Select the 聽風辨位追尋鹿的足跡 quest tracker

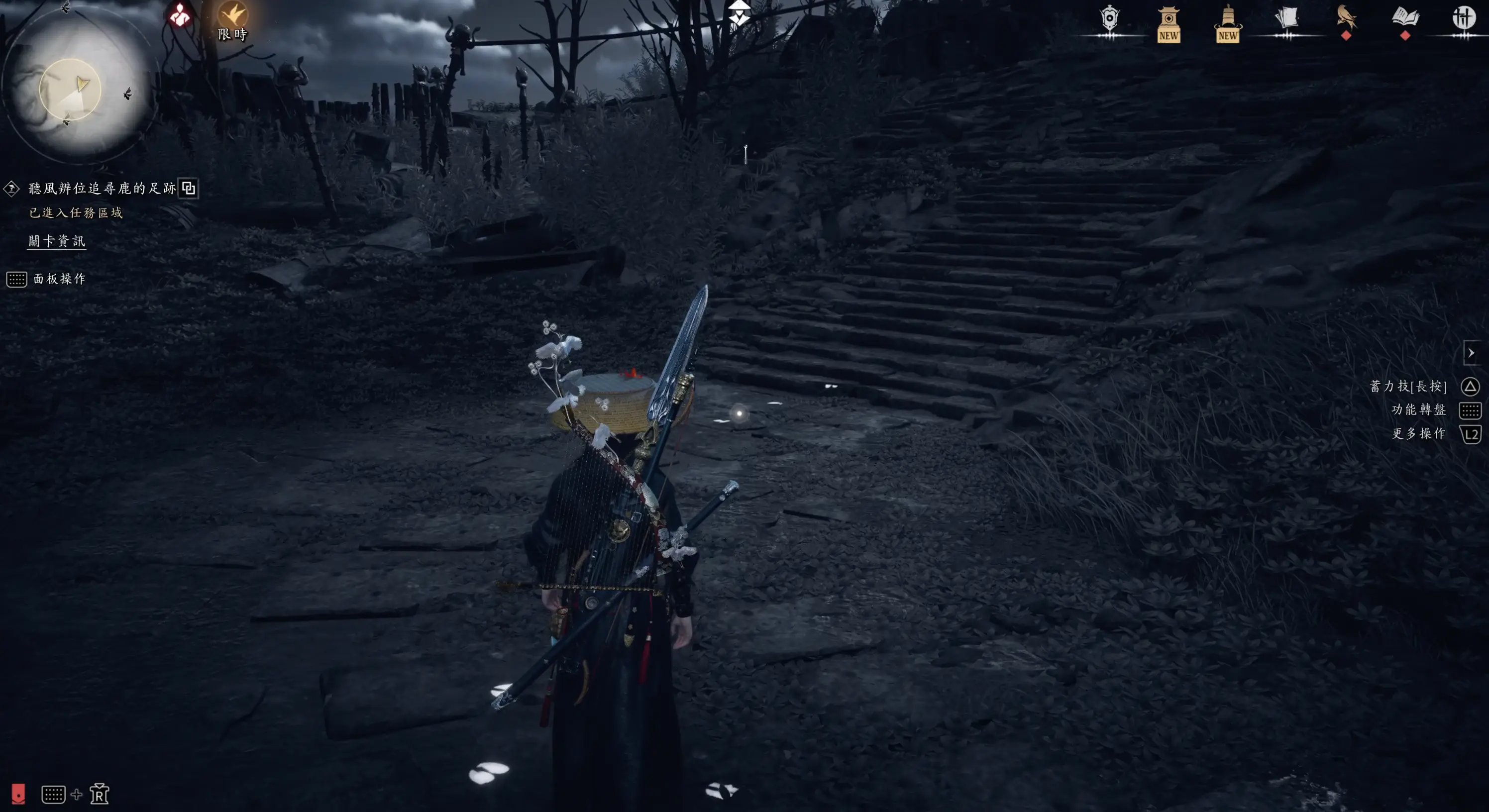(102, 189)
